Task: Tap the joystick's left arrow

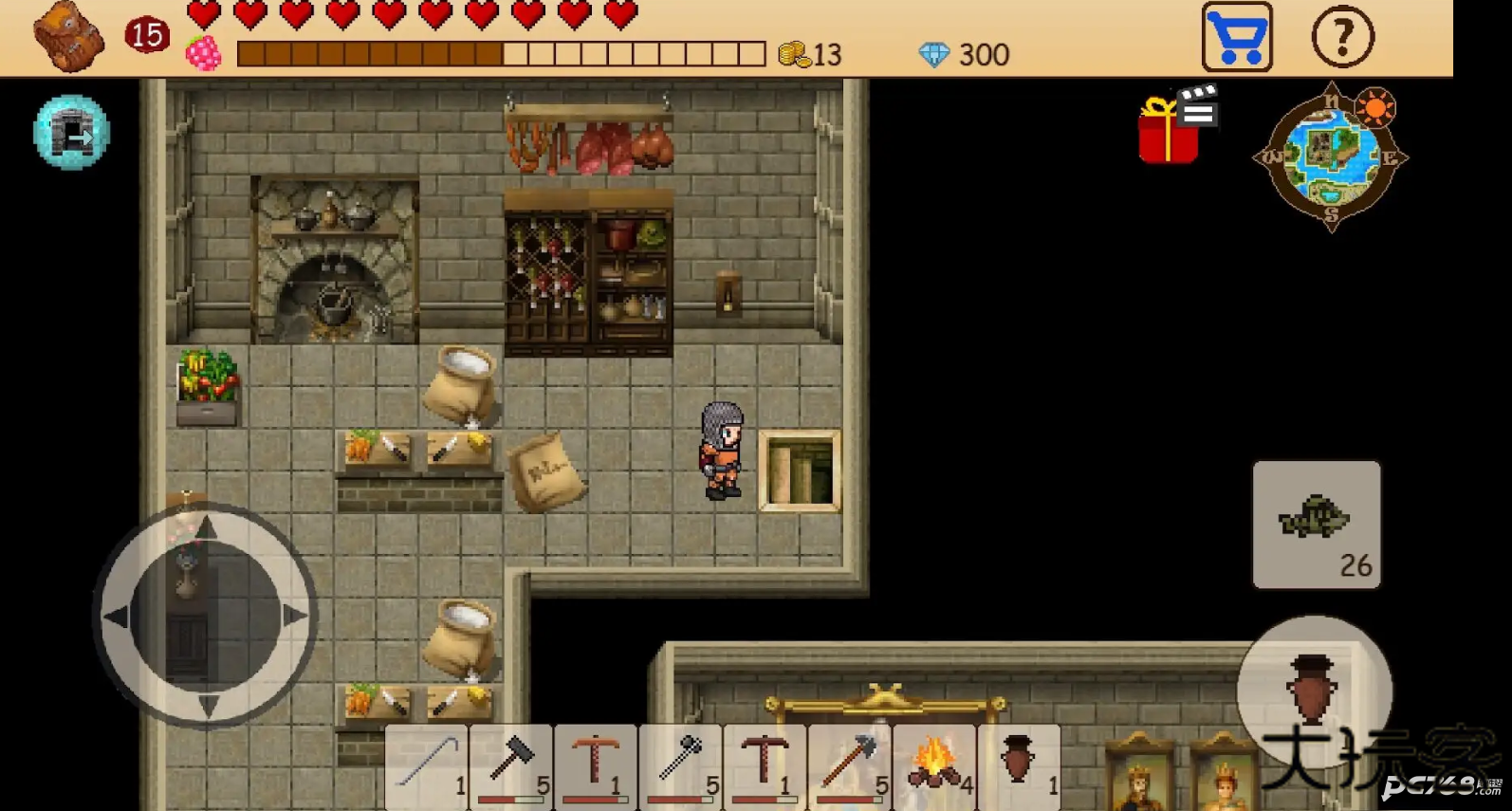Action: 117,617
